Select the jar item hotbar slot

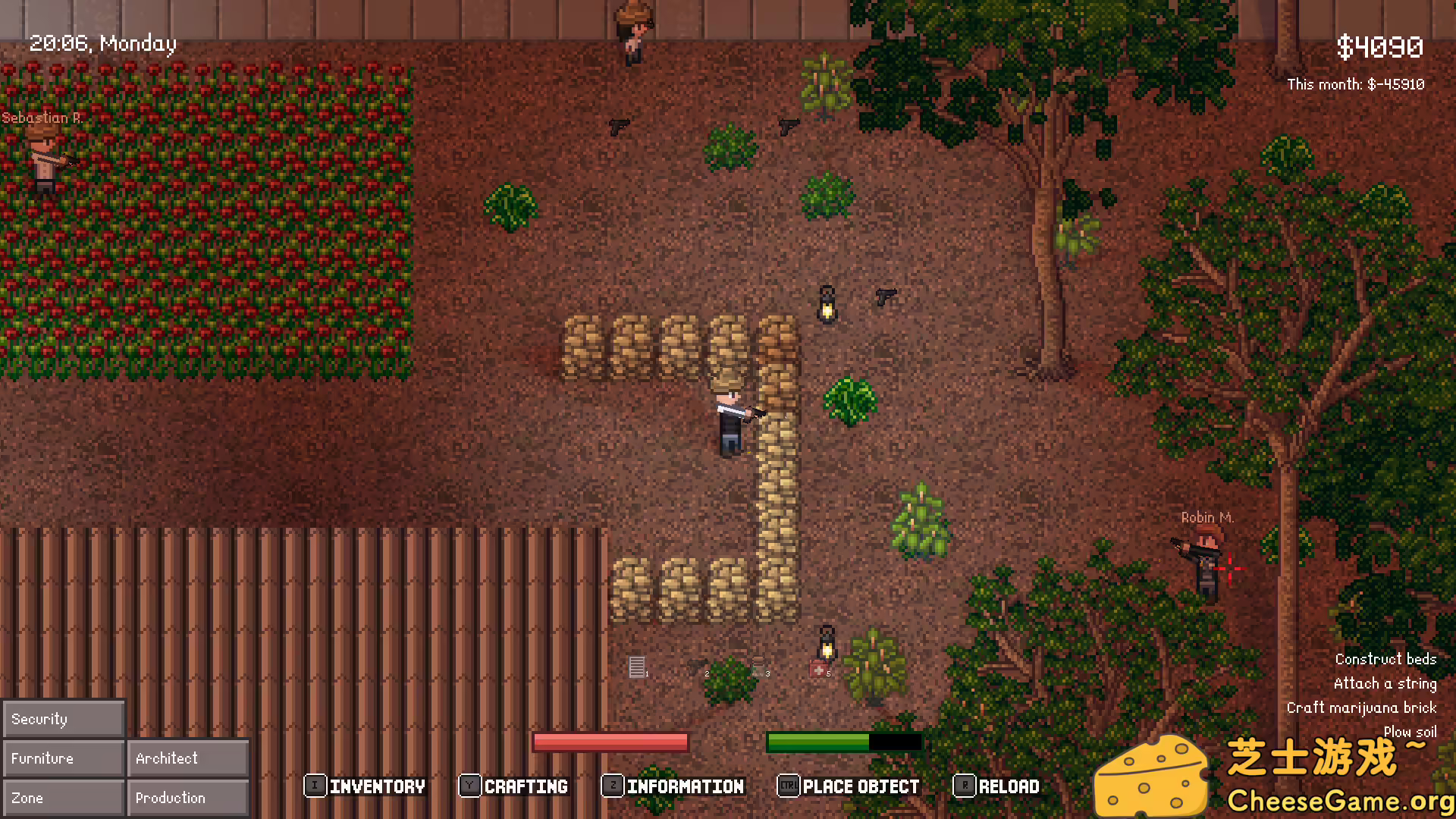click(x=758, y=667)
